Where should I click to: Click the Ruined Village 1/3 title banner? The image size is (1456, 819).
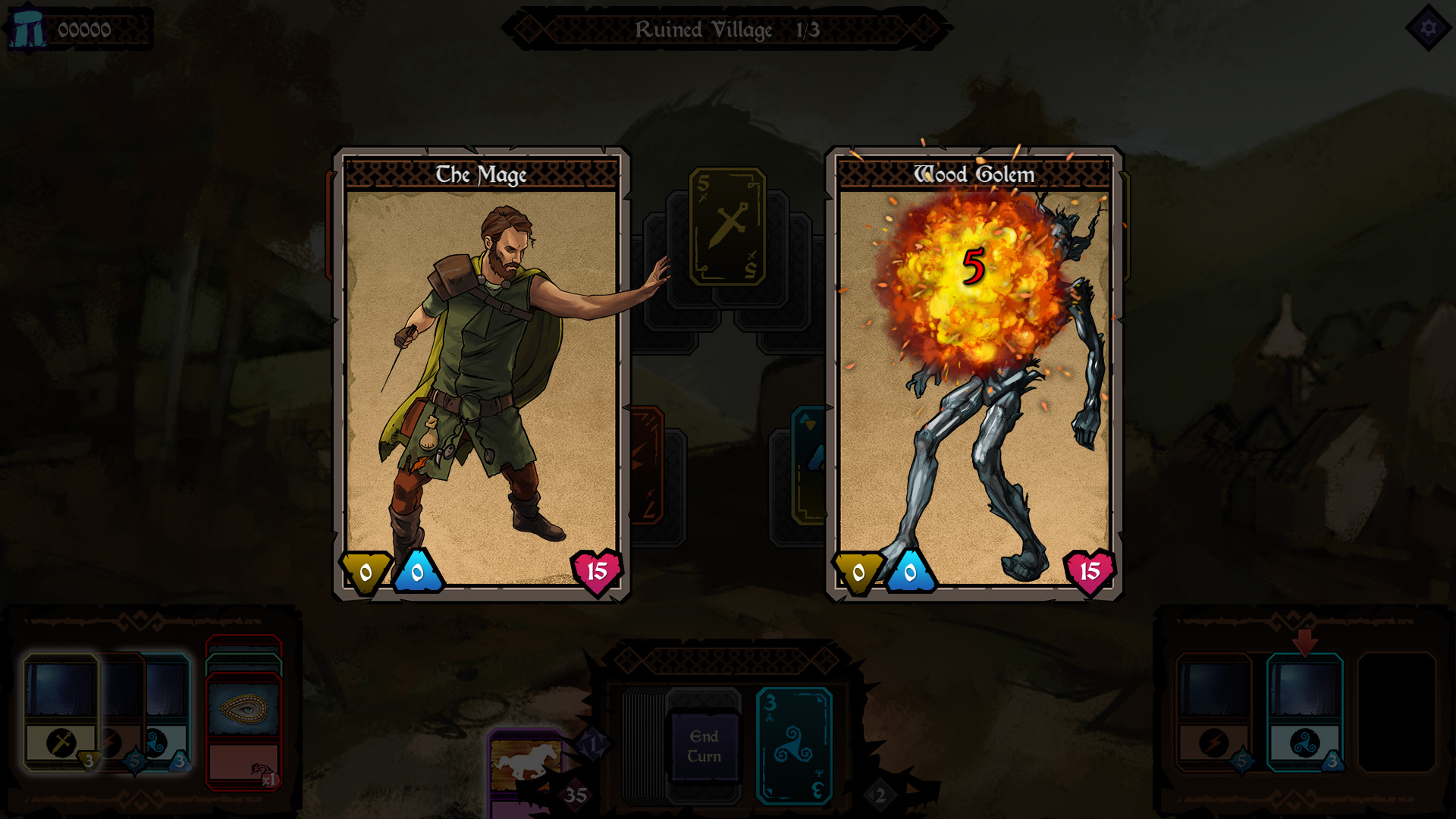pyautogui.click(x=728, y=30)
